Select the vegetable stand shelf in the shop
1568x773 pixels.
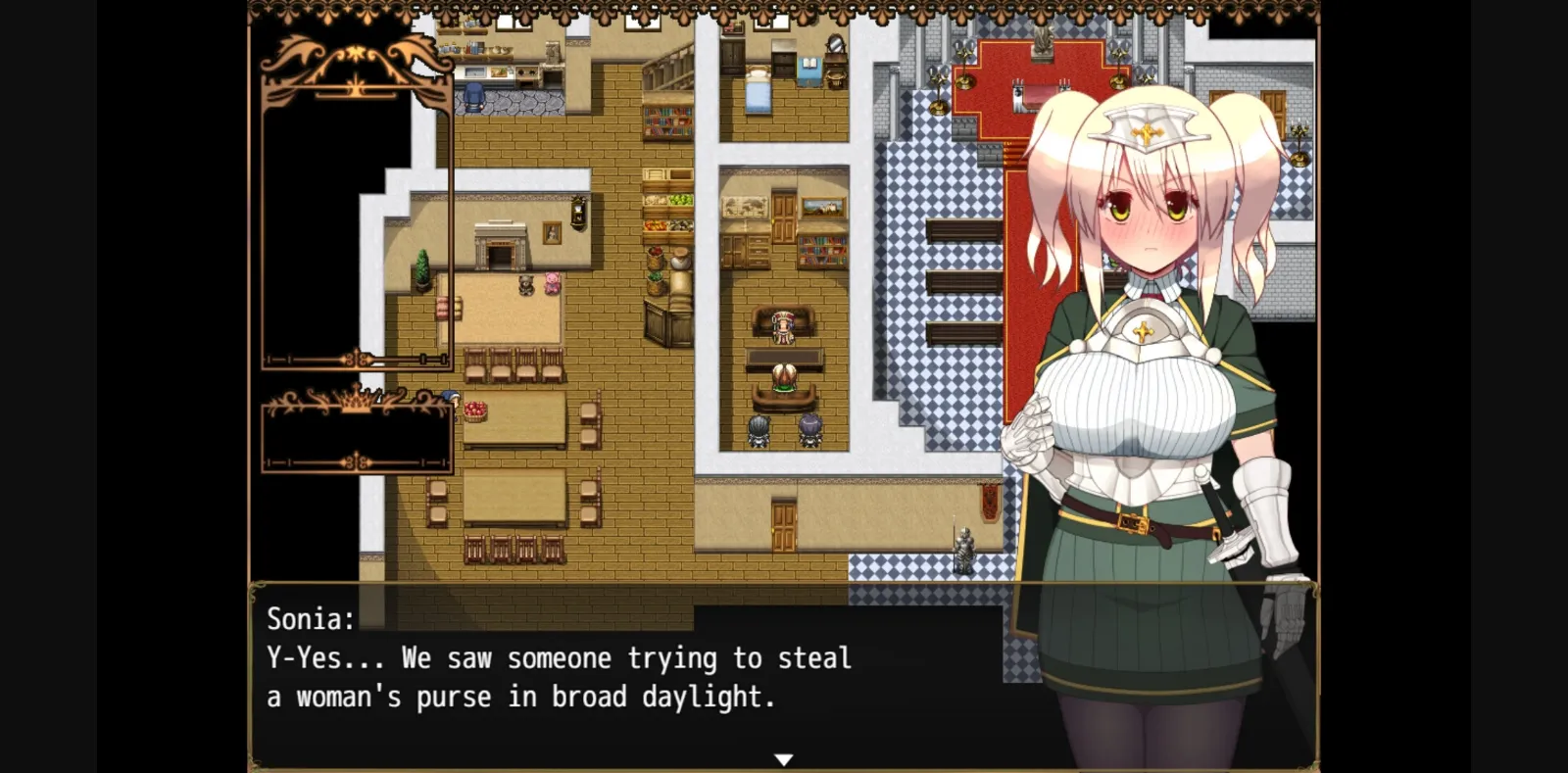click(x=668, y=211)
